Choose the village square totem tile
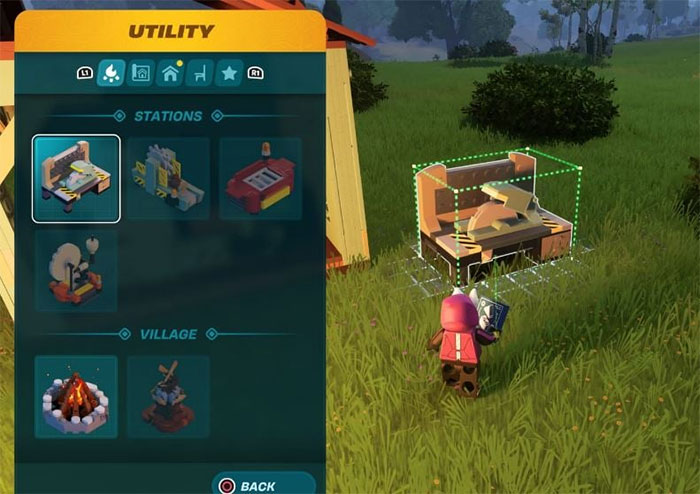The height and width of the screenshot is (494, 700). pos(168,397)
